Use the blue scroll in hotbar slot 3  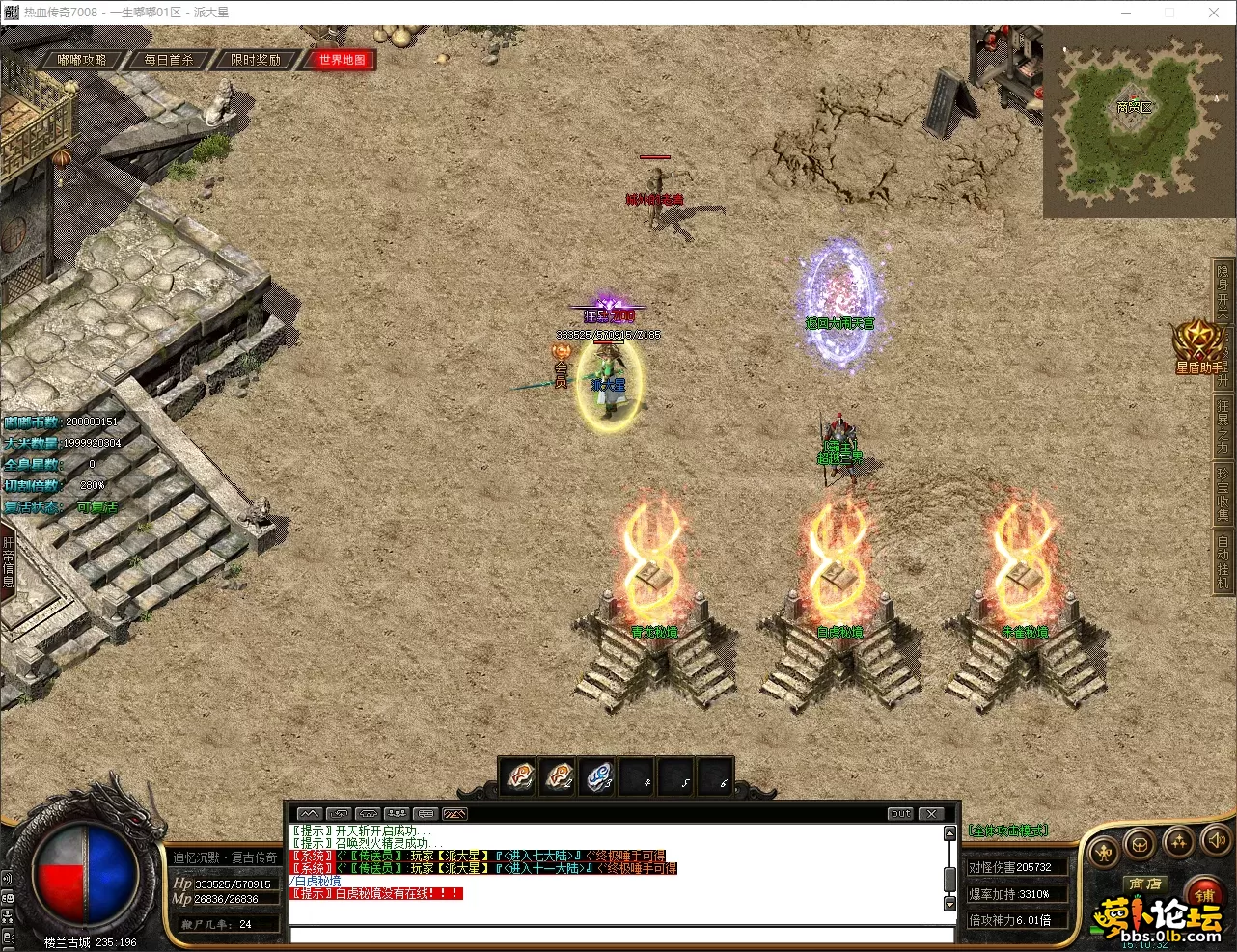tap(598, 775)
